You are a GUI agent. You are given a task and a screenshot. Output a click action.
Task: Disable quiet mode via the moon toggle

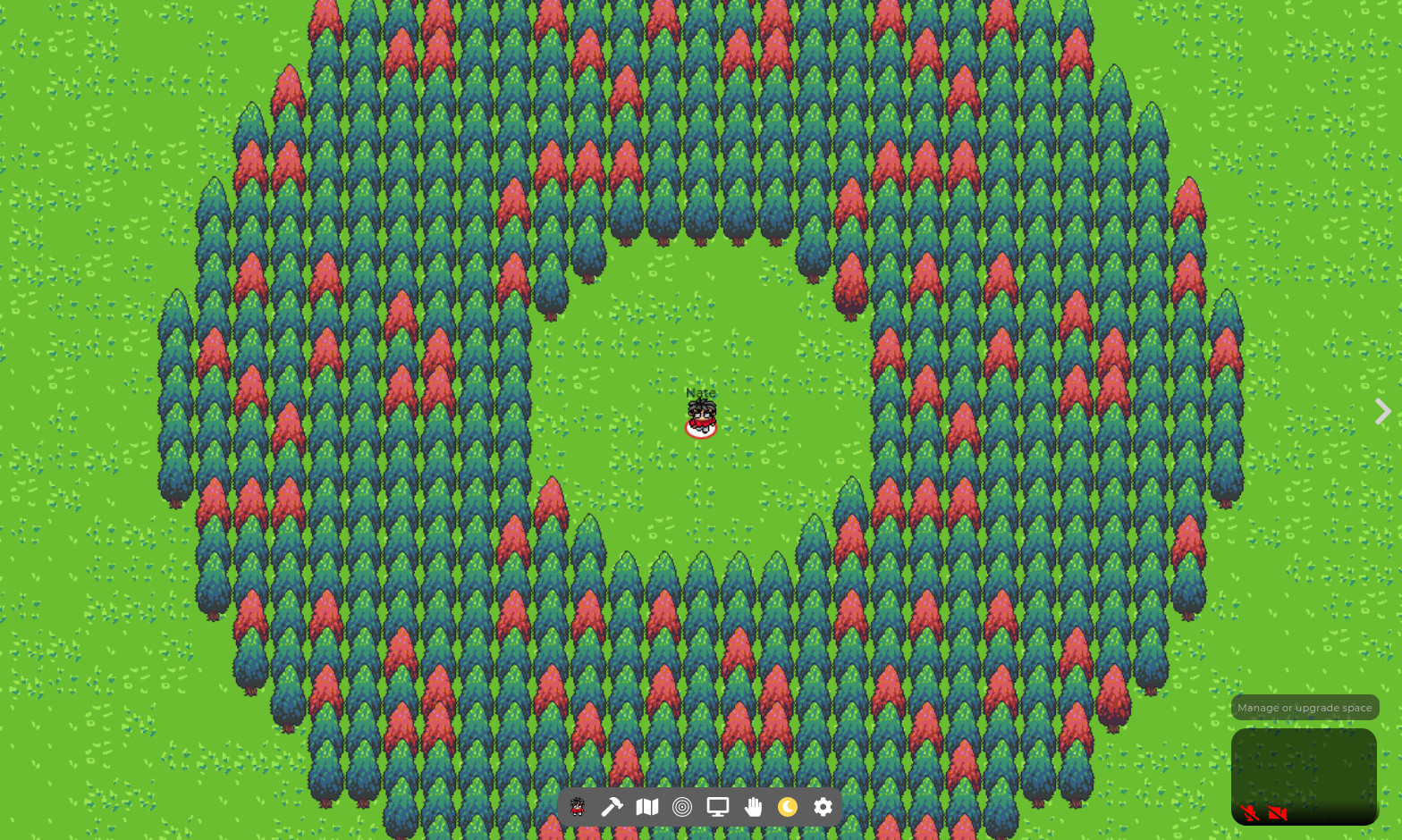788,807
